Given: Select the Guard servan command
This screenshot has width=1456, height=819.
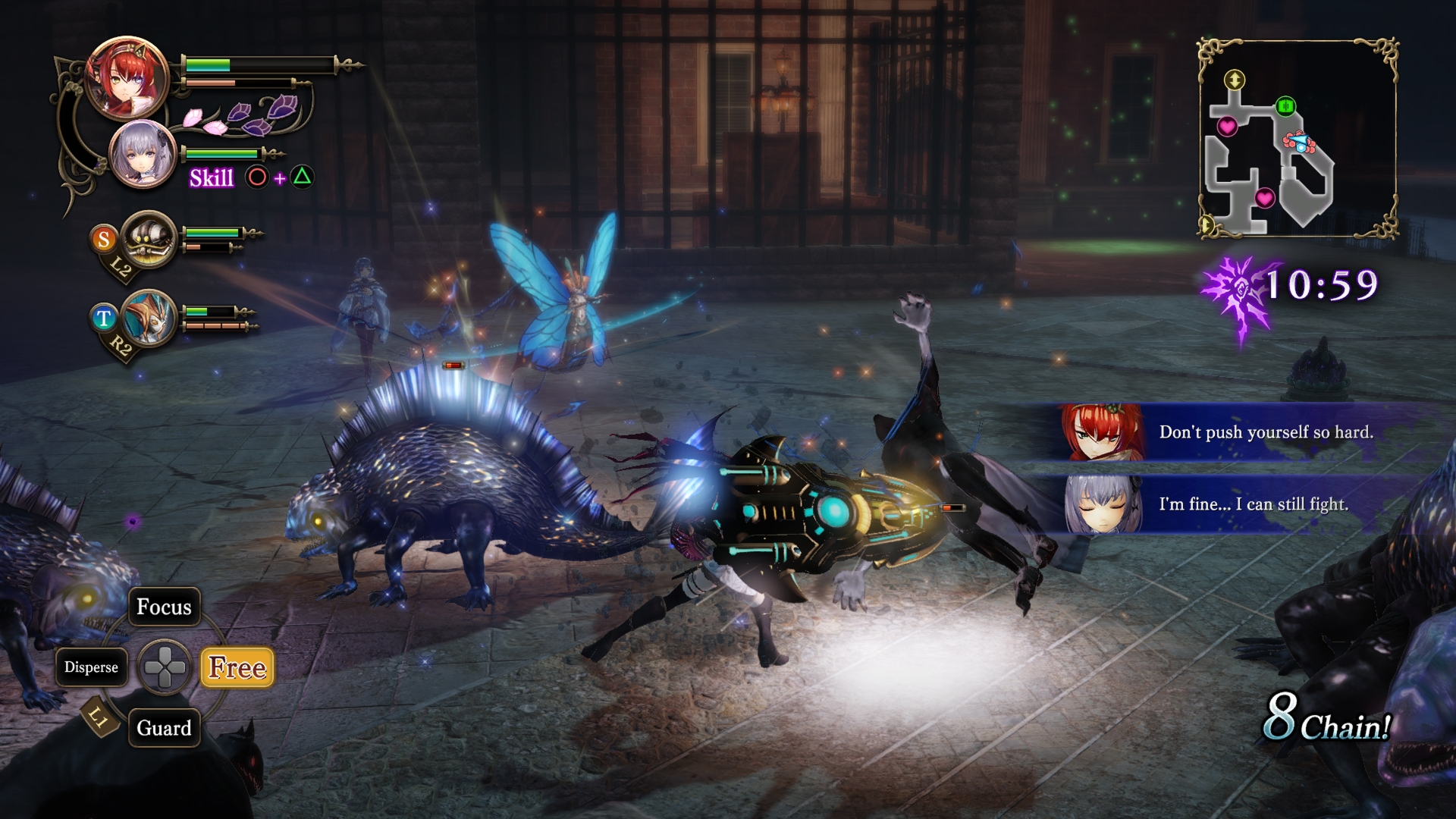Looking at the screenshot, I should click(164, 728).
